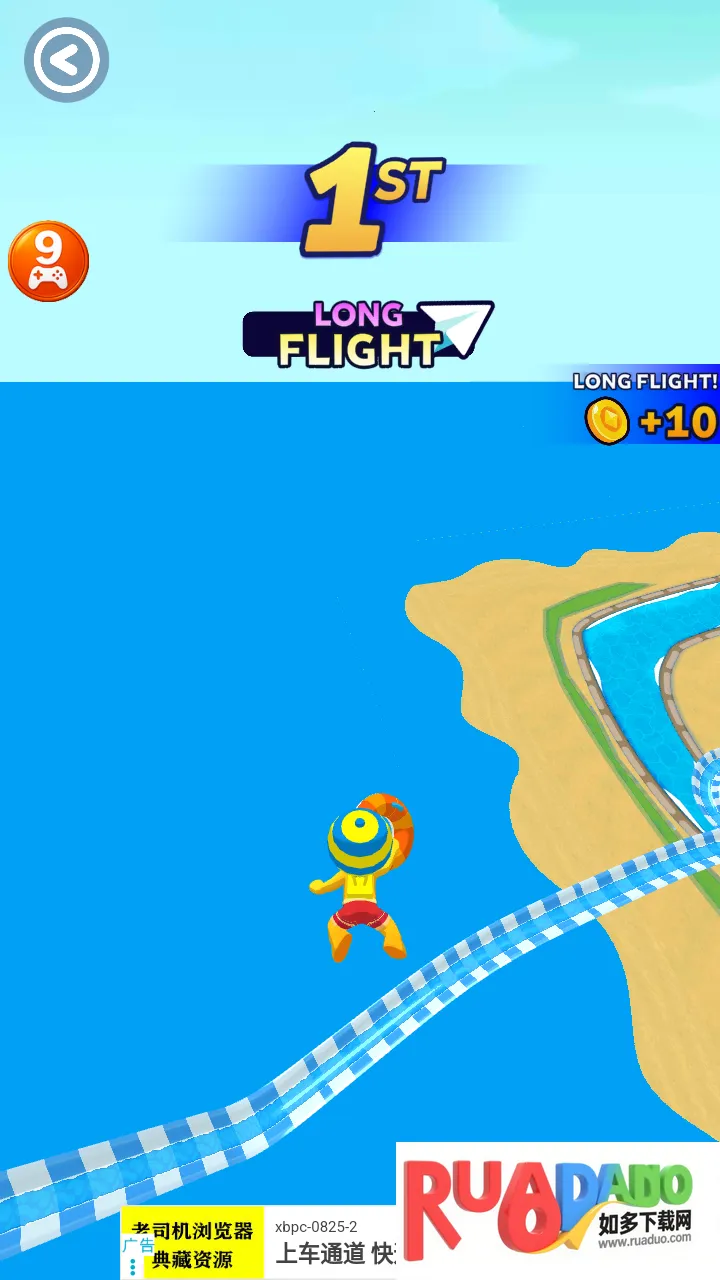
Task: Open the orange 9 gamepad icon
Action: click(48, 261)
